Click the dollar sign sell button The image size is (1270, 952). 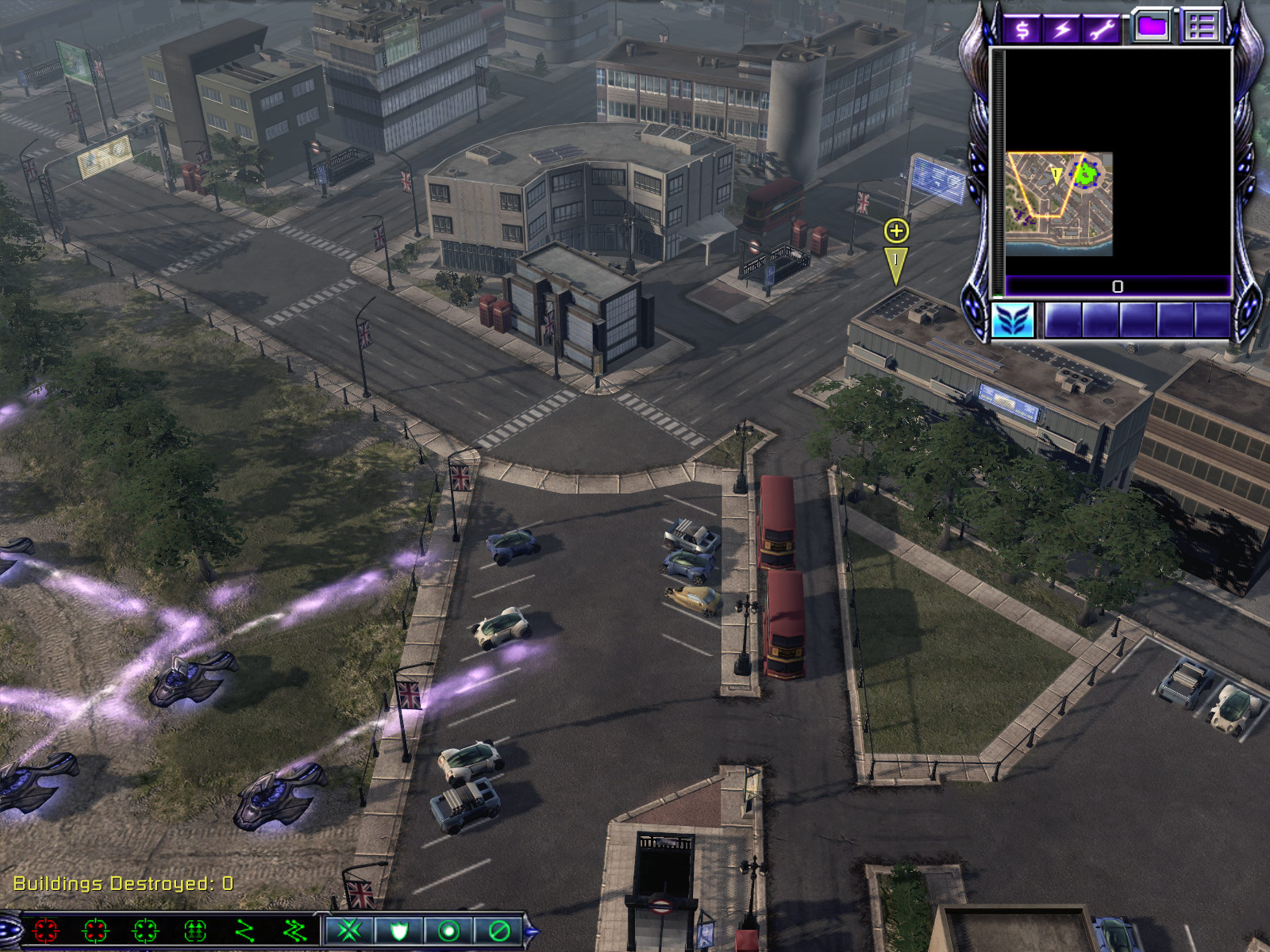click(1022, 29)
